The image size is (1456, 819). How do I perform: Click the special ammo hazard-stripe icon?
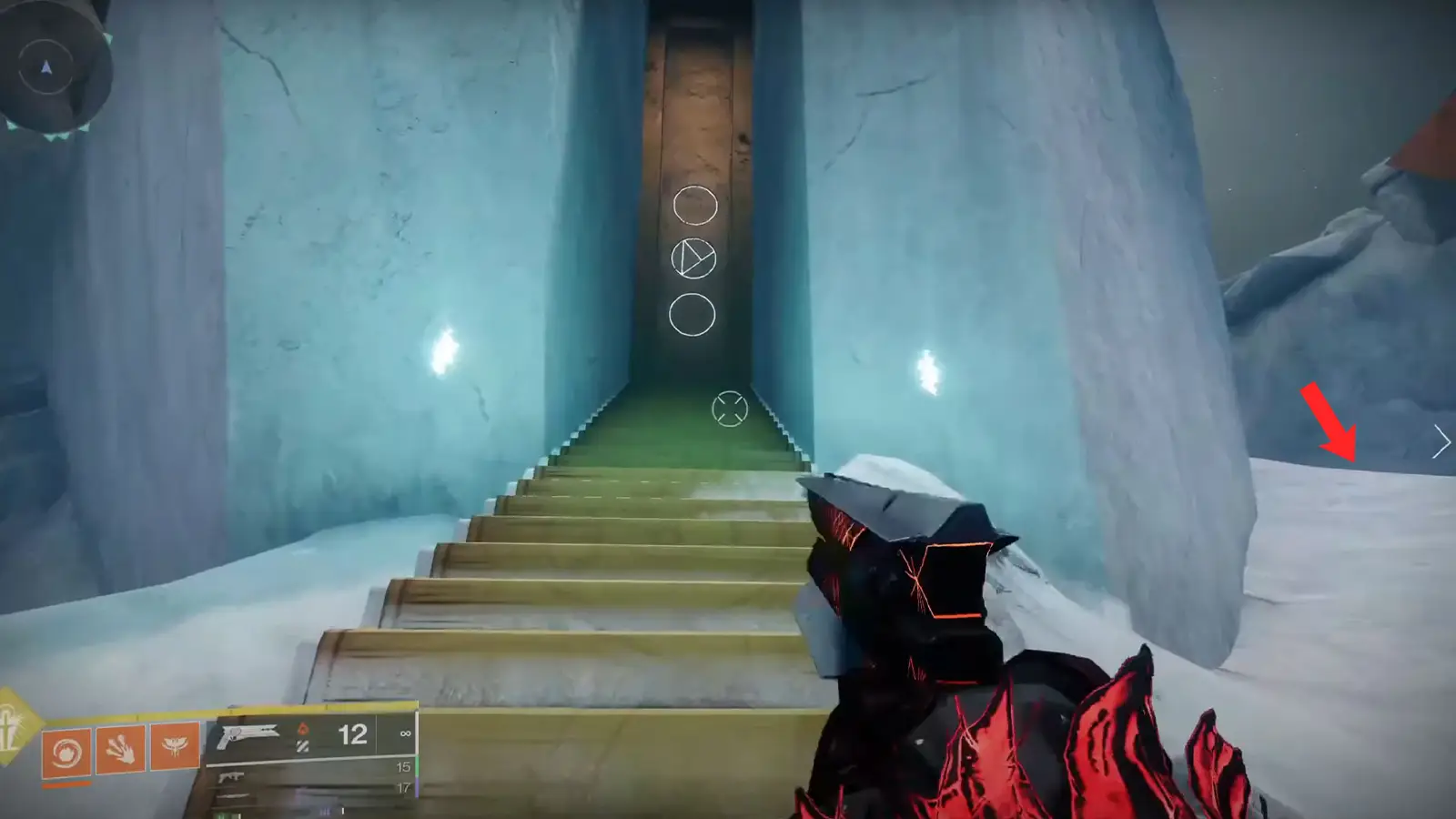click(x=303, y=744)
